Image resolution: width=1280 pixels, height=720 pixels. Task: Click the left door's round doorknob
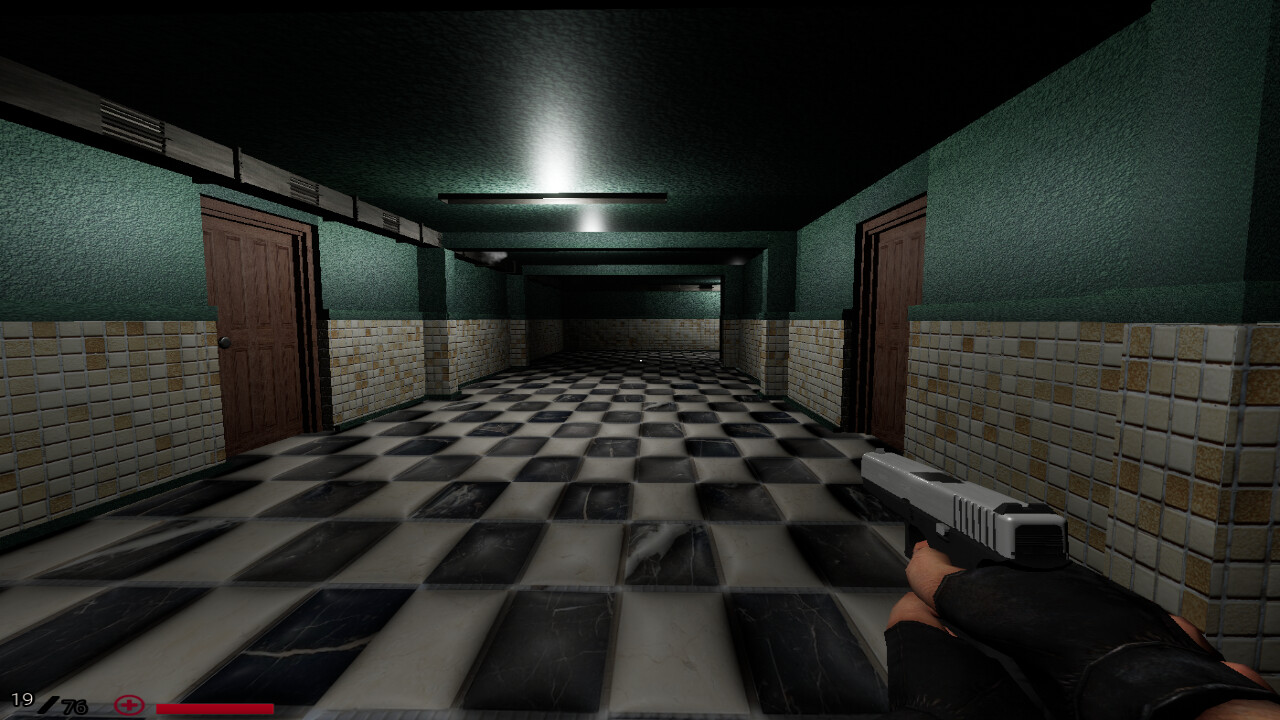(224, 341)
